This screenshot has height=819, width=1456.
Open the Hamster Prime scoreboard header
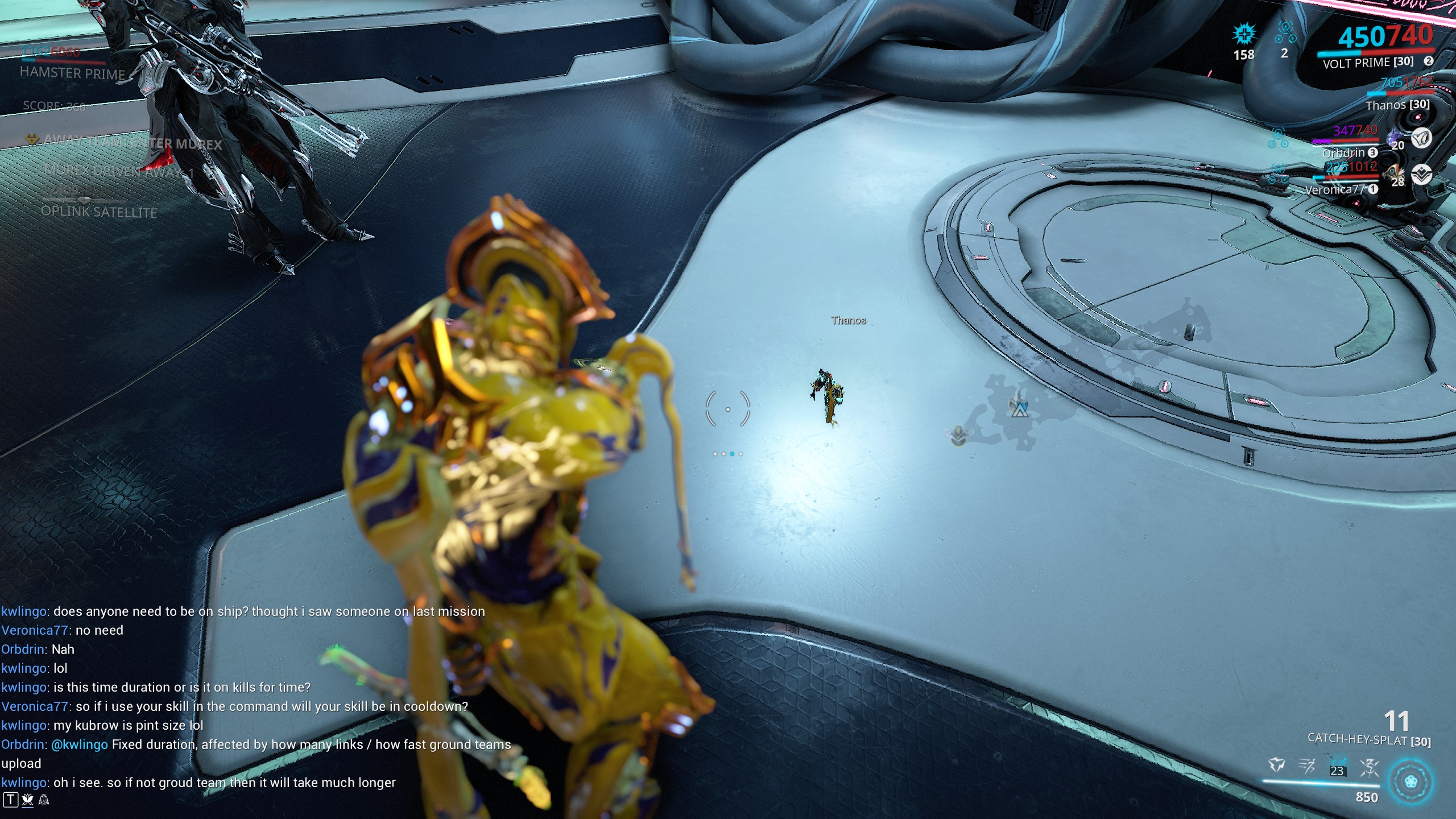[x=73, y=73]
